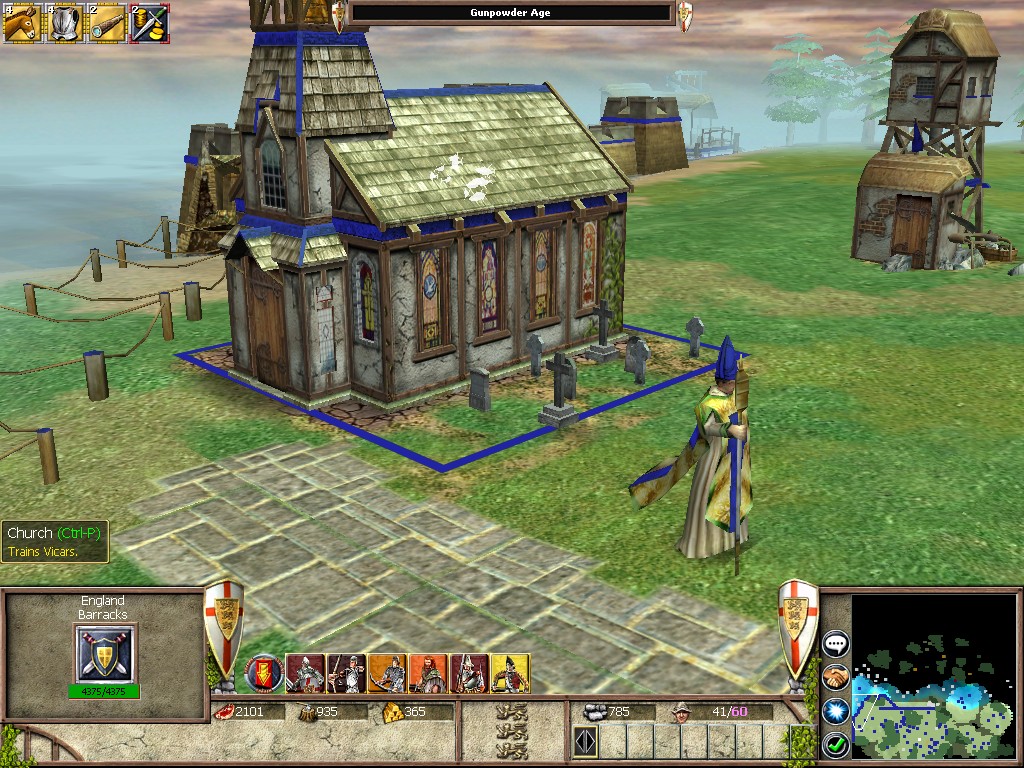This screenshot has width=1024, height=768.
Task: Train the first armored swordsman unit
Action: click(305, 673)
